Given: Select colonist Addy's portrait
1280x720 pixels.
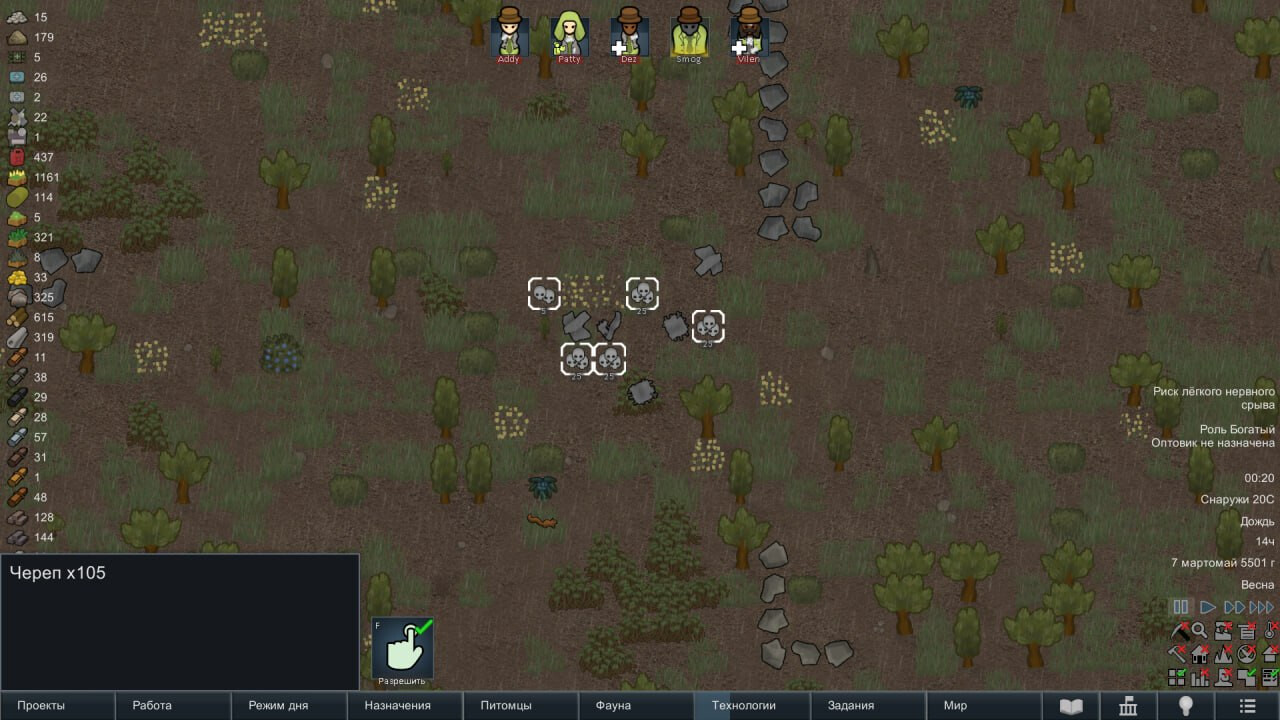Looking at the screenshot, I should click(x=509, y=33).
